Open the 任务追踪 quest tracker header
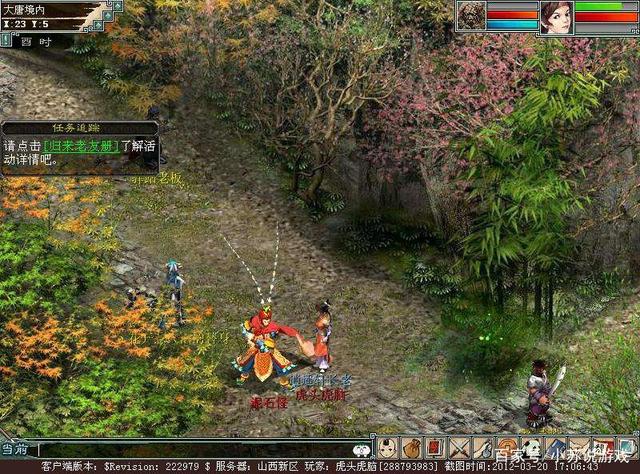This screenshot has width=640, height=474. click(x=78, y=128)
